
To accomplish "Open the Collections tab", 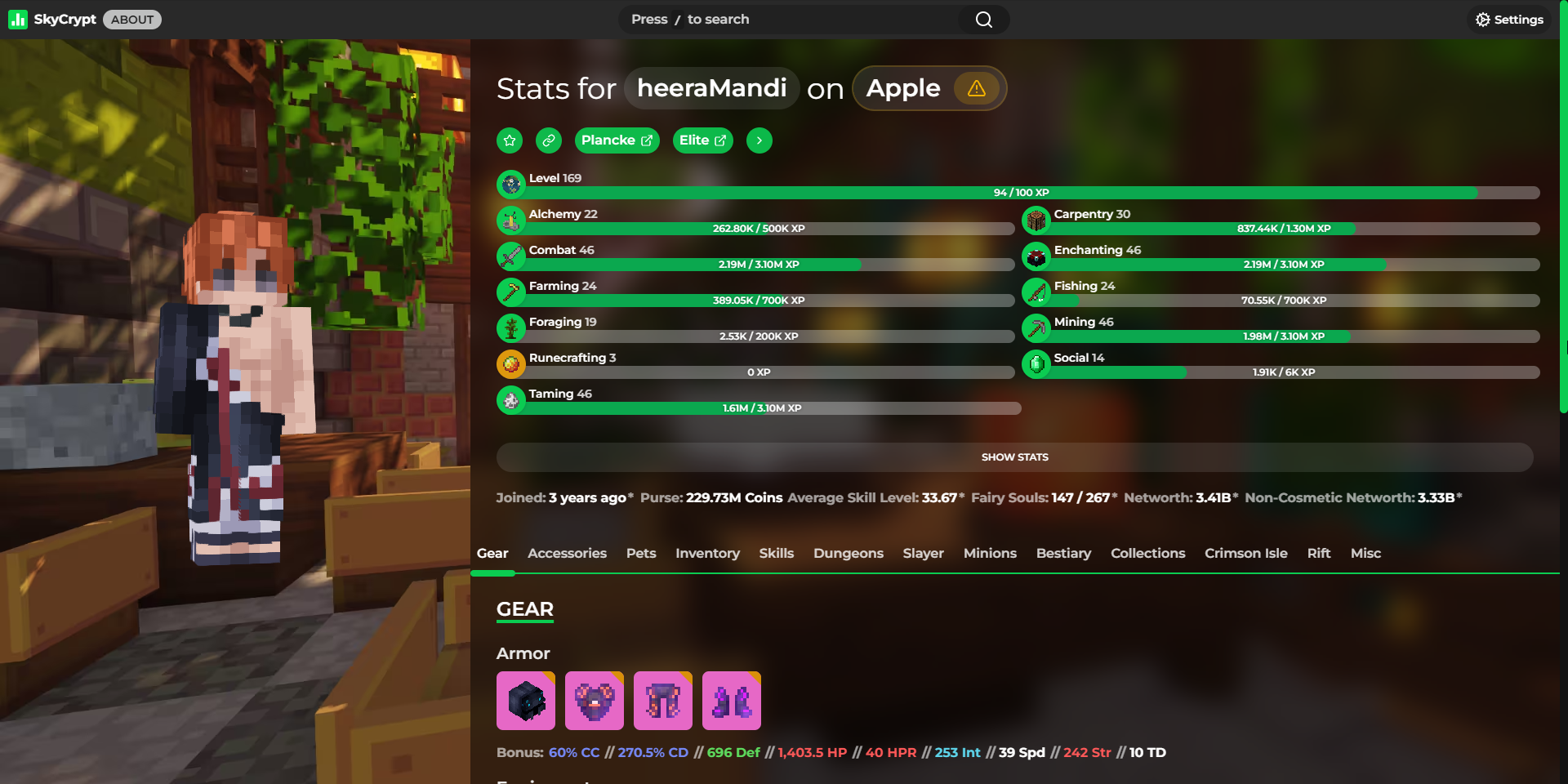I will (x=1147, y=553).
